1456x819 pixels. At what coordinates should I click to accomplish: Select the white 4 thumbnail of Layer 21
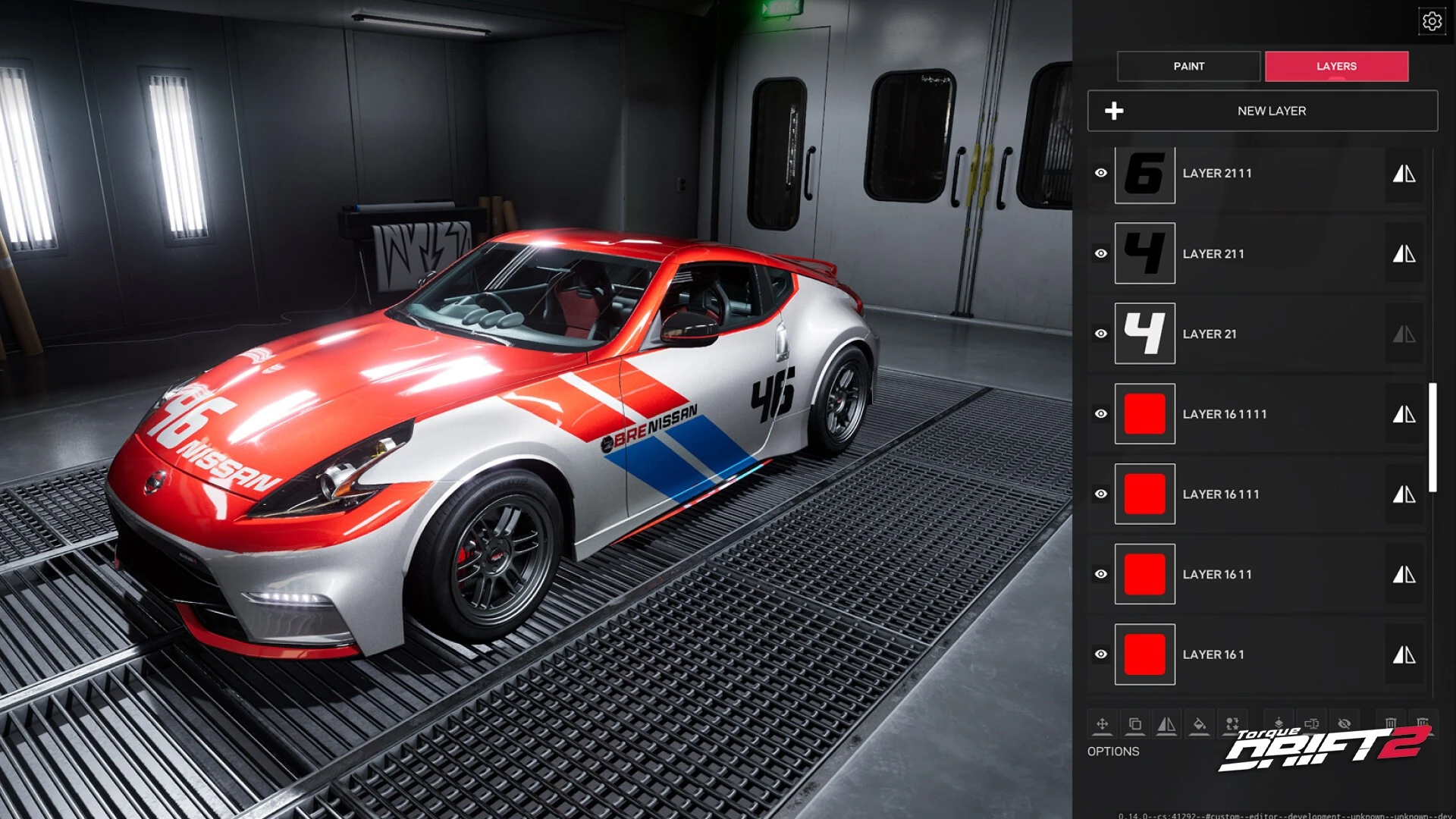[1144, 334]
